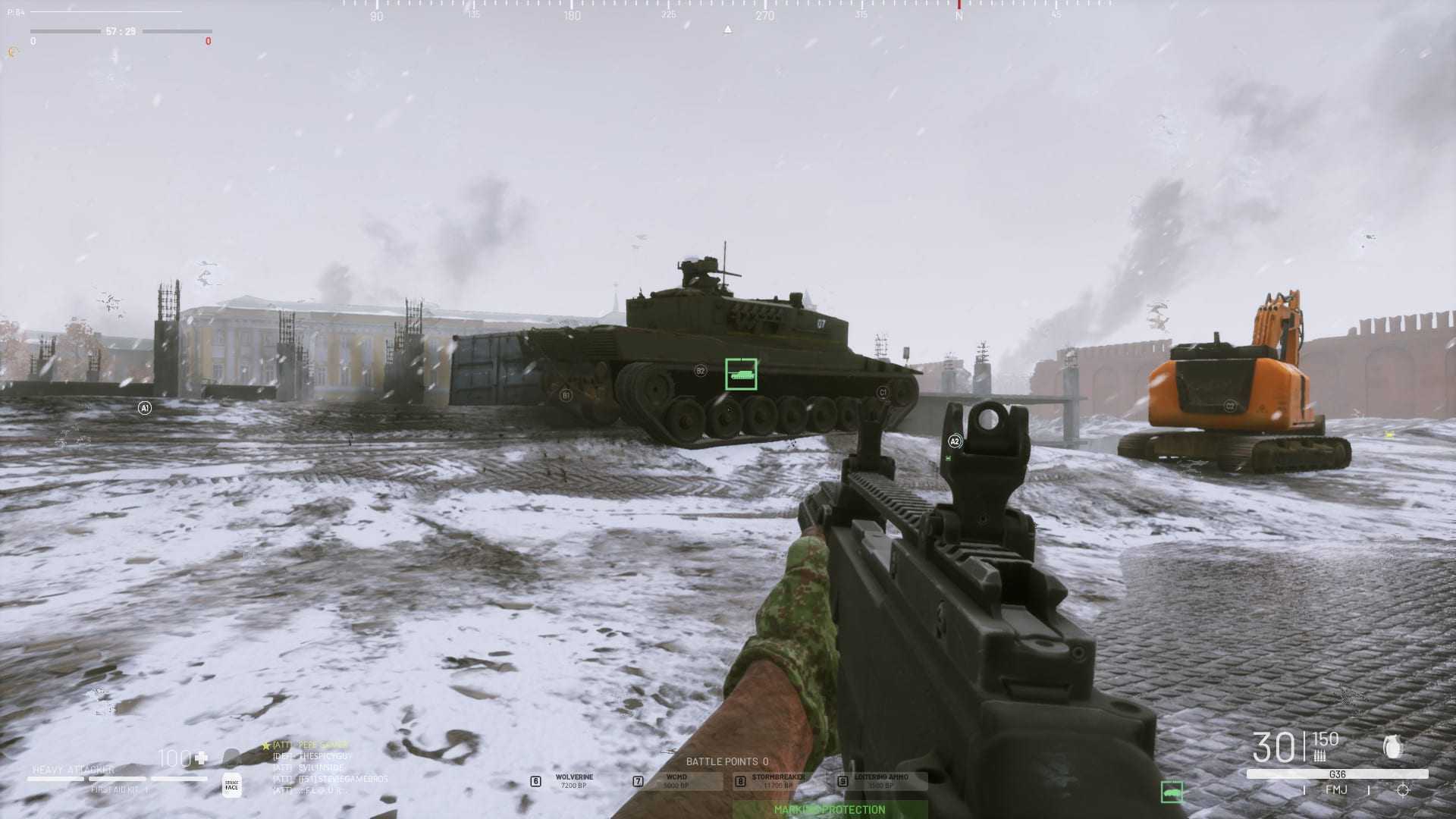Pick the Loitering Ammo call-in
Viewport: 1456px width, 819px height.
click(x=880, y=780)
